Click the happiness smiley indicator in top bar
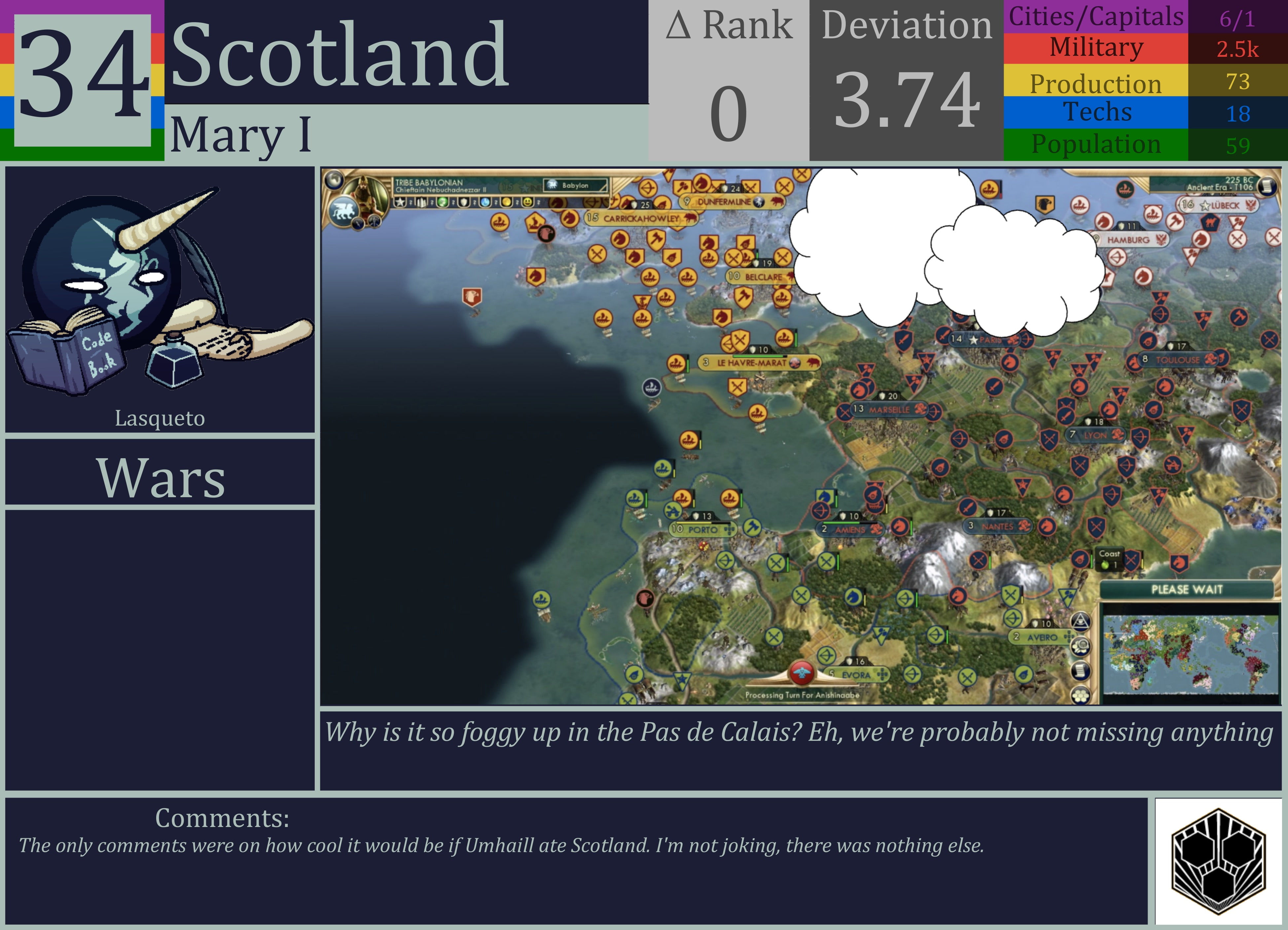 pos(527,202)
